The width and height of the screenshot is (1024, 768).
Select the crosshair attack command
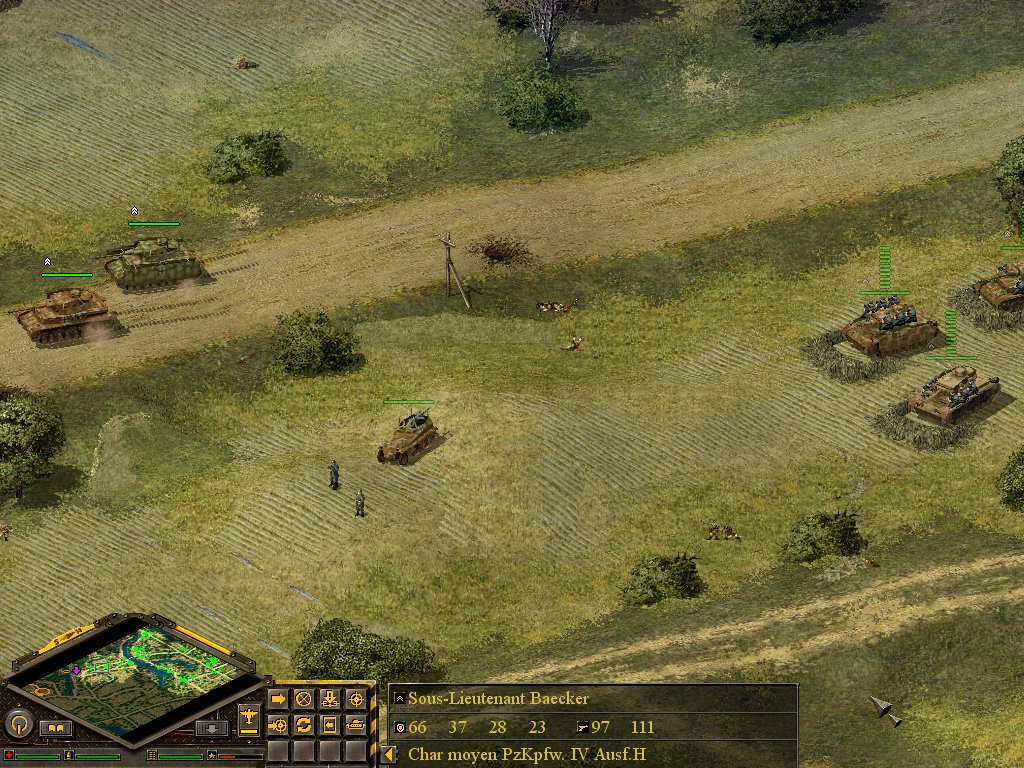(x=355, y=699)
